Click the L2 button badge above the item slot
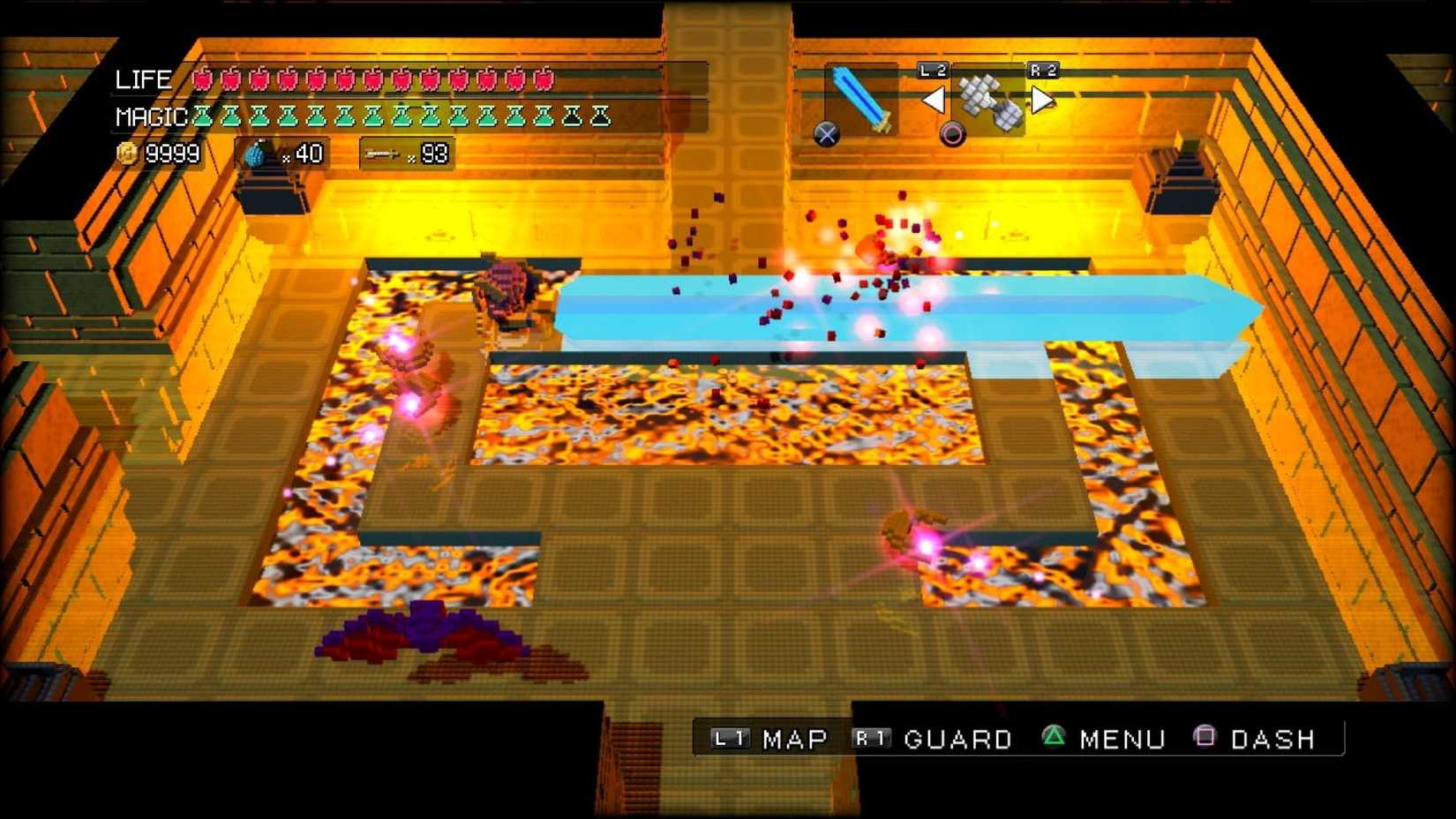This screenshot has width=1456, height=819. tap(931, 69)
